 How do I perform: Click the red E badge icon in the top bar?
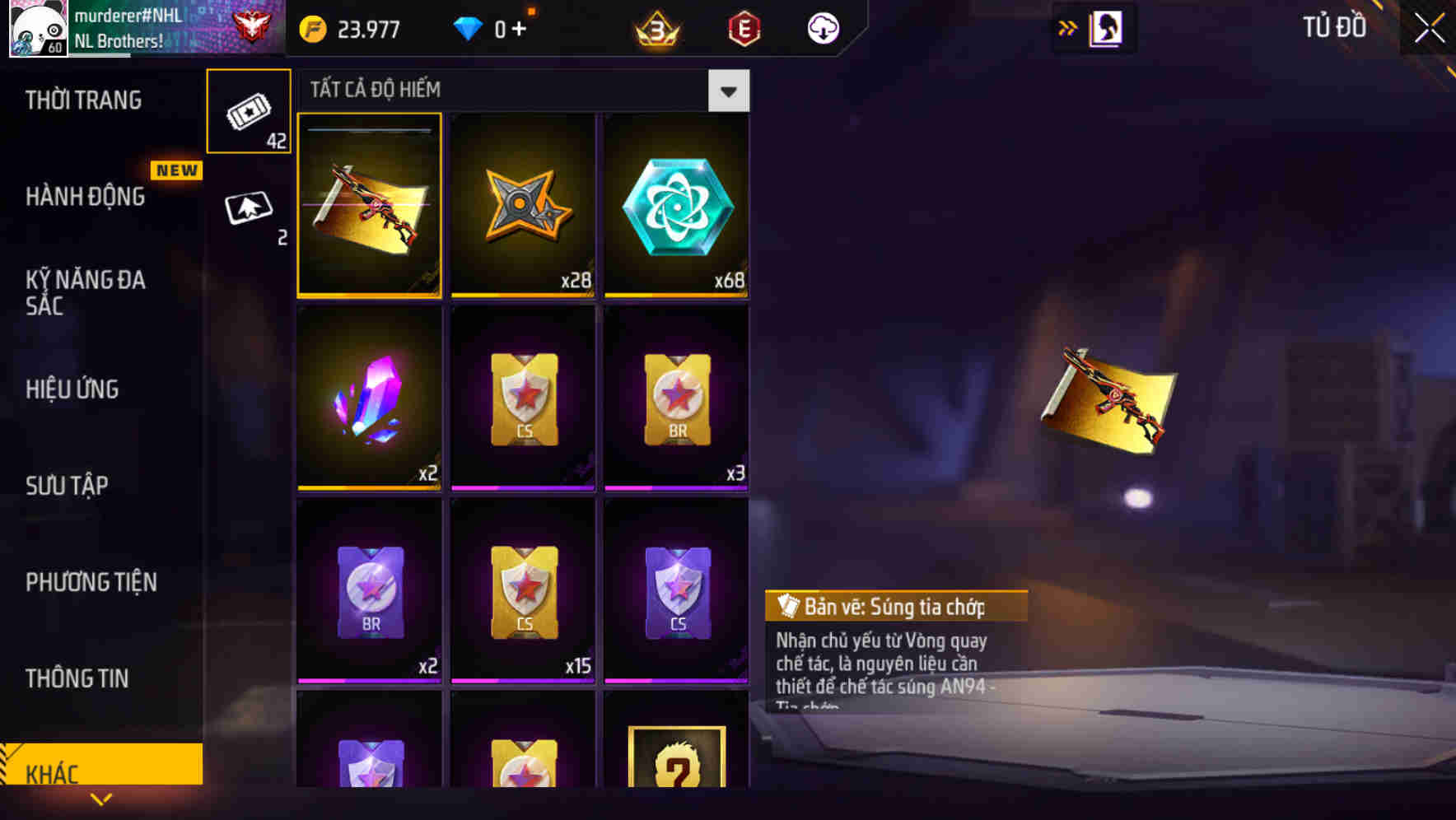(x=743, y=27)
